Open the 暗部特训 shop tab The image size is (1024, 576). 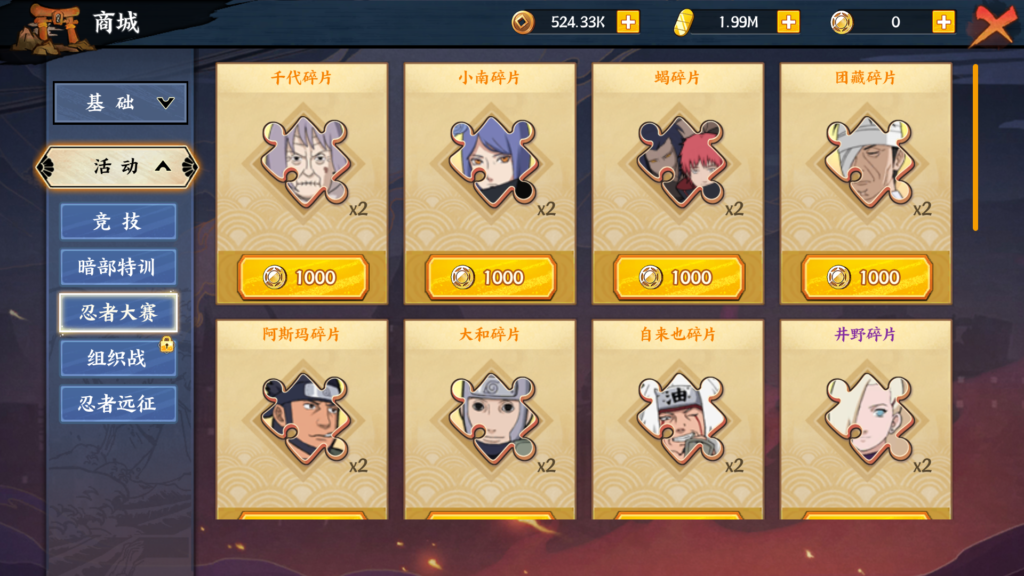118,267
